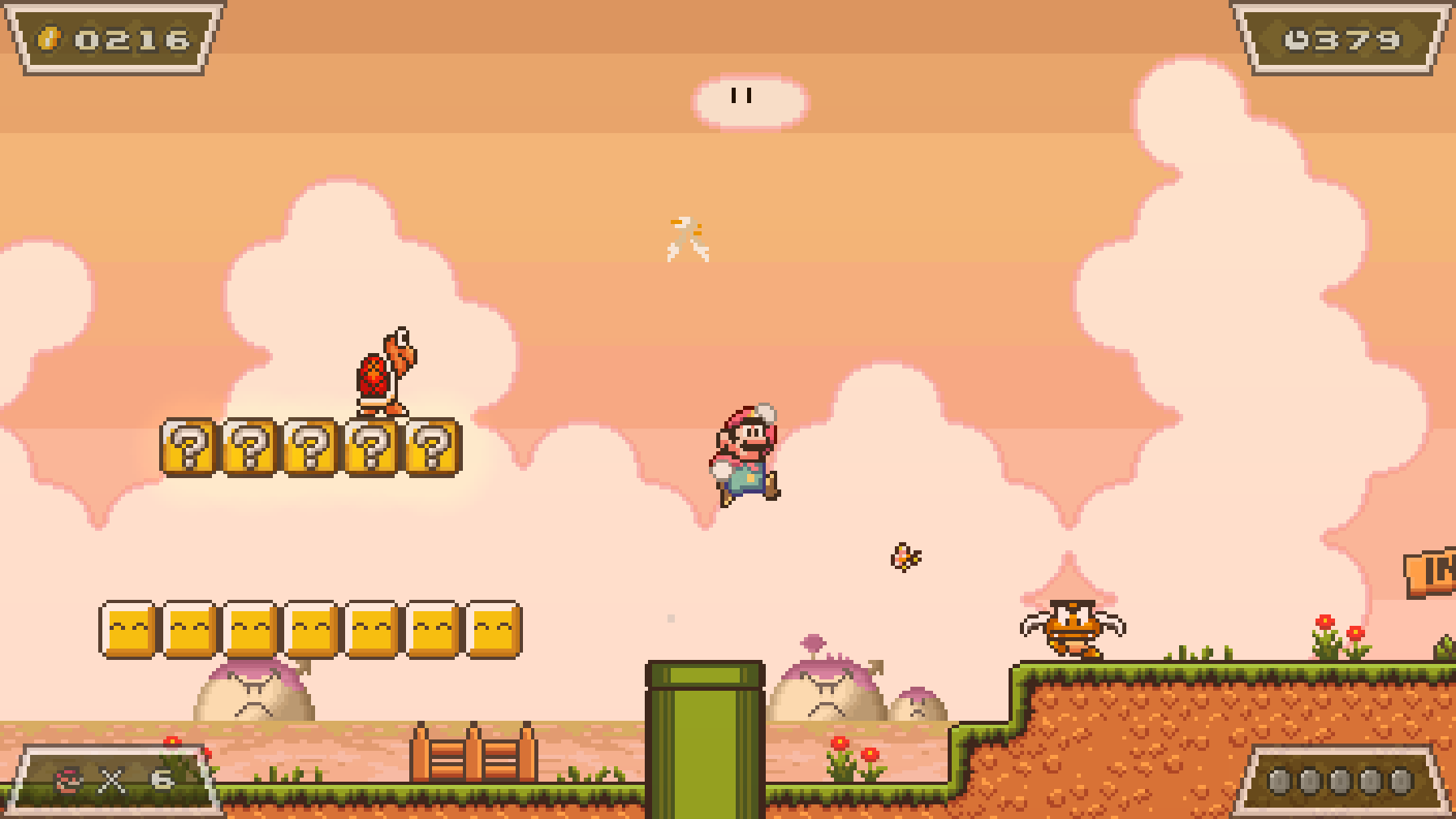Click the Mario head icon in the lives display
1456x819 pixels.
pyautogui.click(x=67, y=782)
